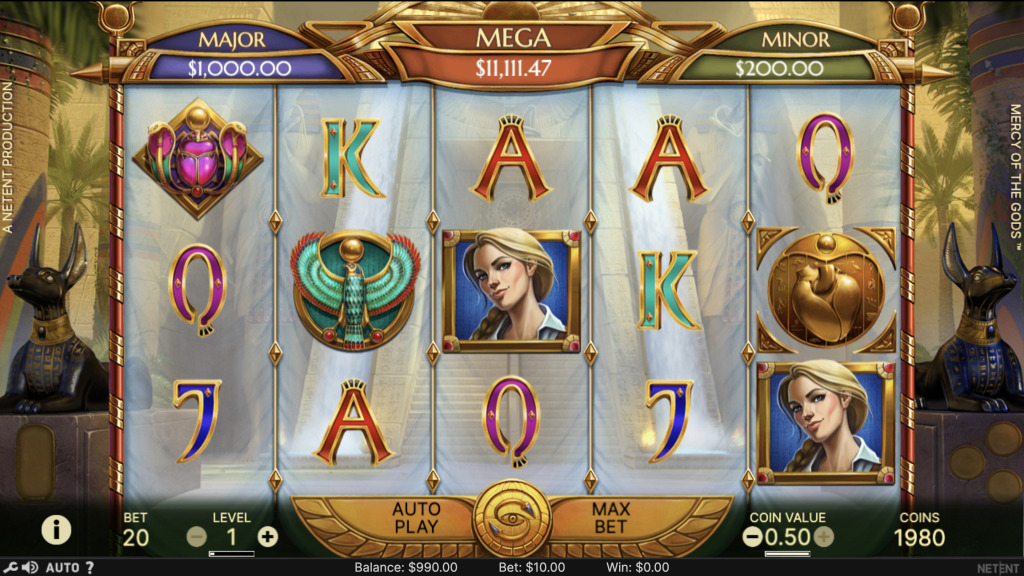The width and height of the screenshot is (1024, 576).
Task: Open the paytable info button
Action: (x=56, y=529)
